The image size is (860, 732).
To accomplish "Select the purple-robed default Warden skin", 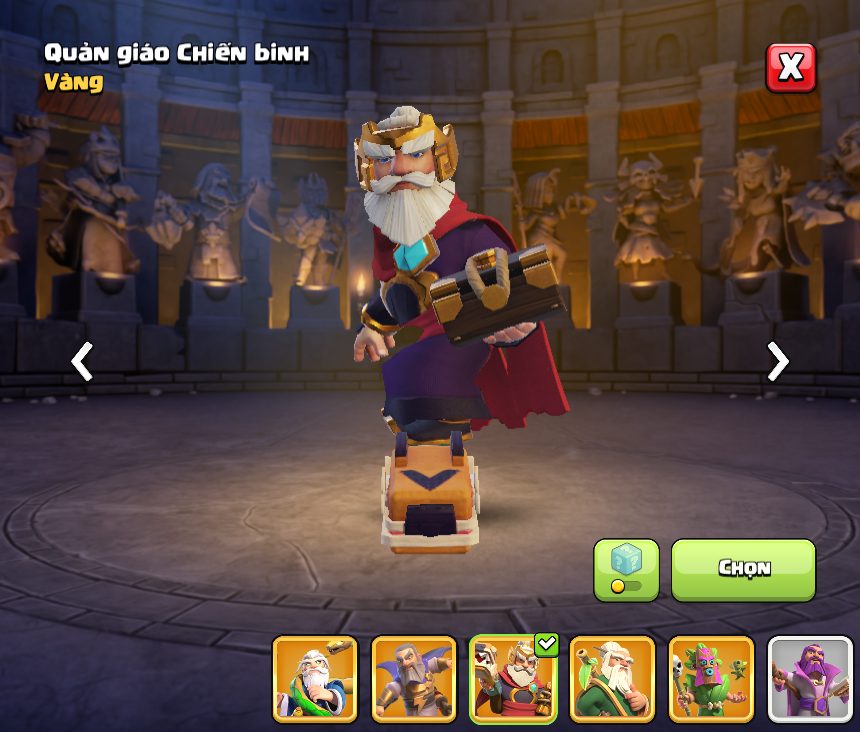I will [810, 678].
